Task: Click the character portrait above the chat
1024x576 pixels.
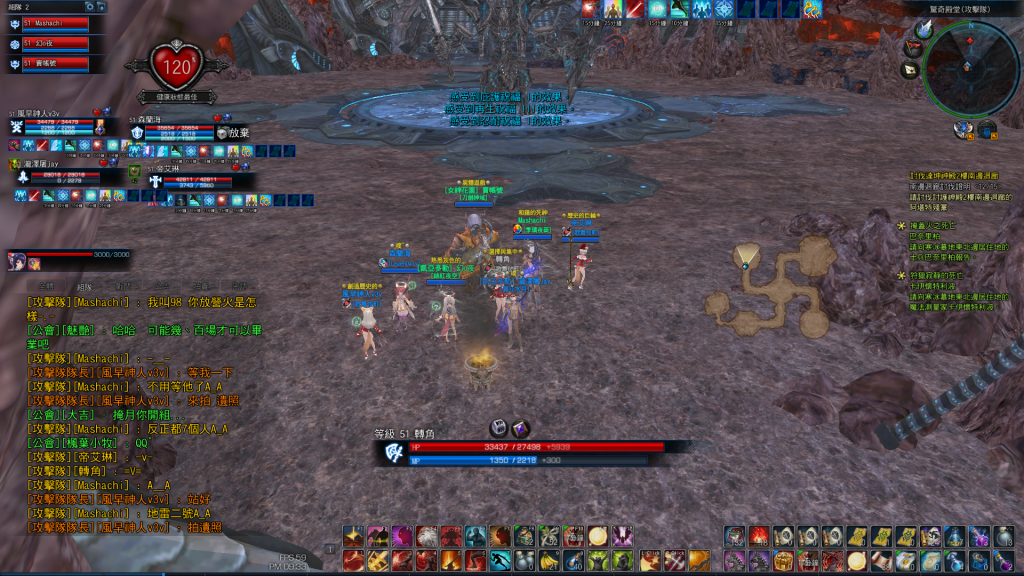Action: pos(18,262)
